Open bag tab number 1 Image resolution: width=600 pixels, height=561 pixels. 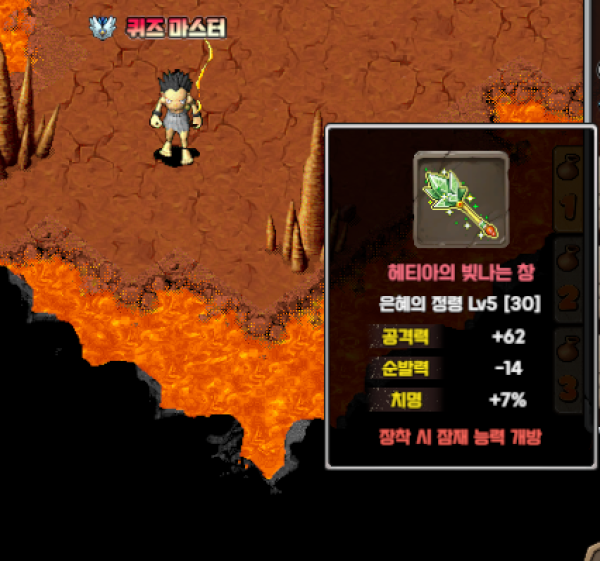coord(571,190)
